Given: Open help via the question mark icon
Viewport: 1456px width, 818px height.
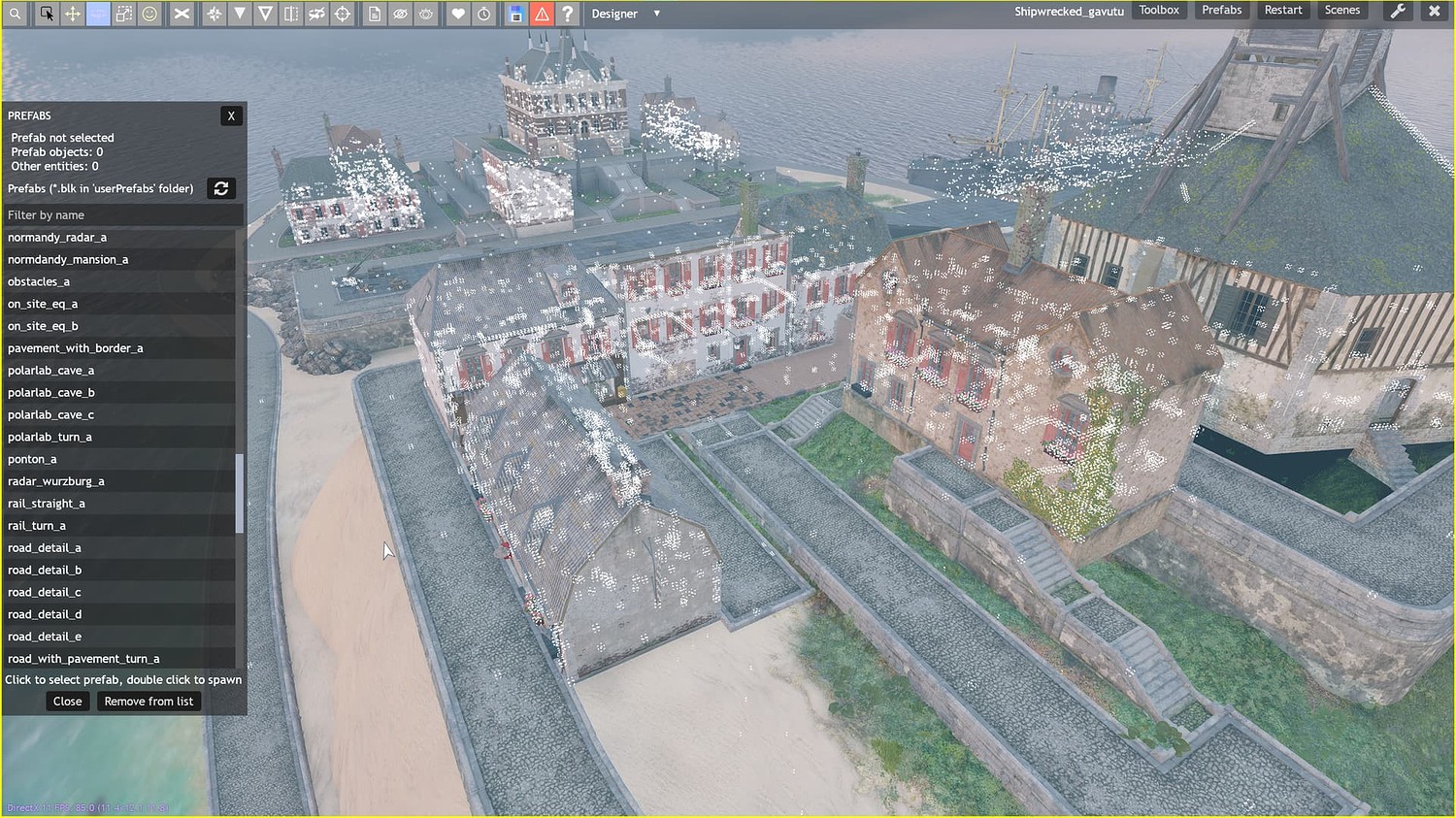Looking at the screenshot, I should click(568, 14).
